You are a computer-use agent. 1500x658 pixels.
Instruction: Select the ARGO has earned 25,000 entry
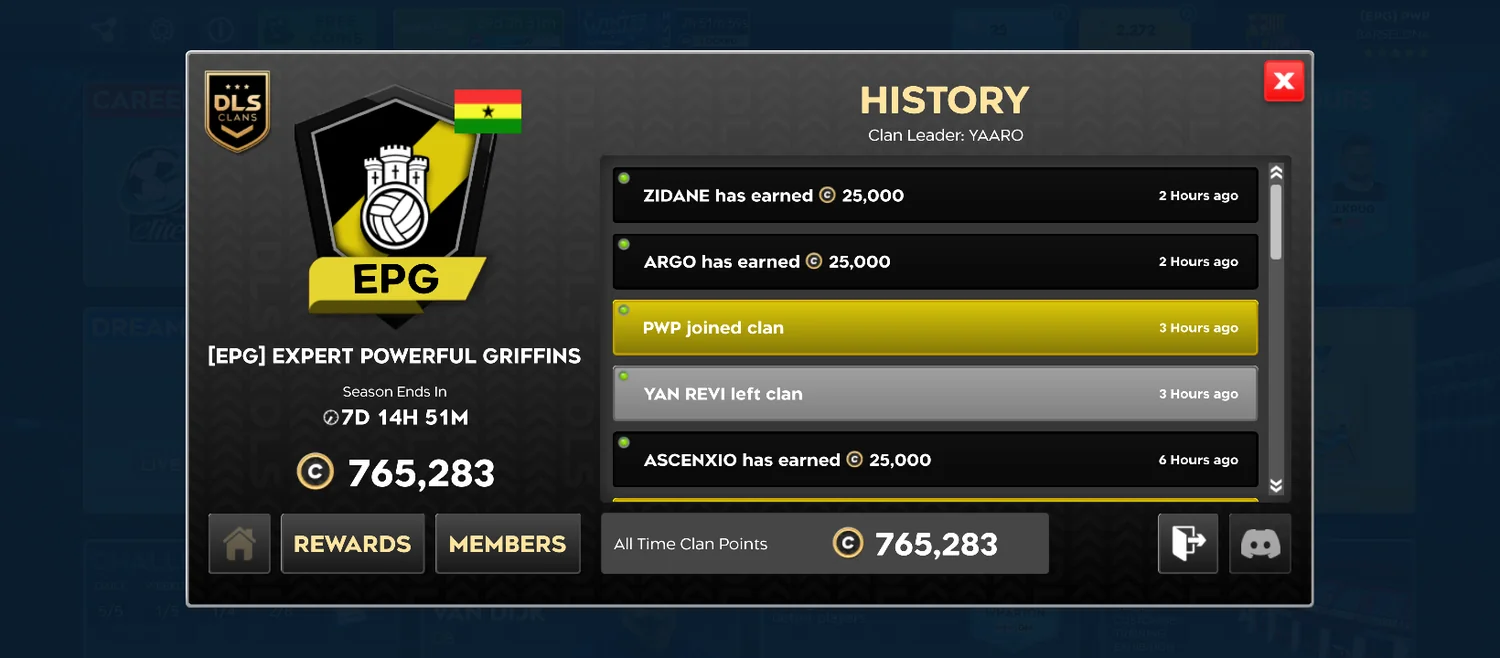click(935, 262)
